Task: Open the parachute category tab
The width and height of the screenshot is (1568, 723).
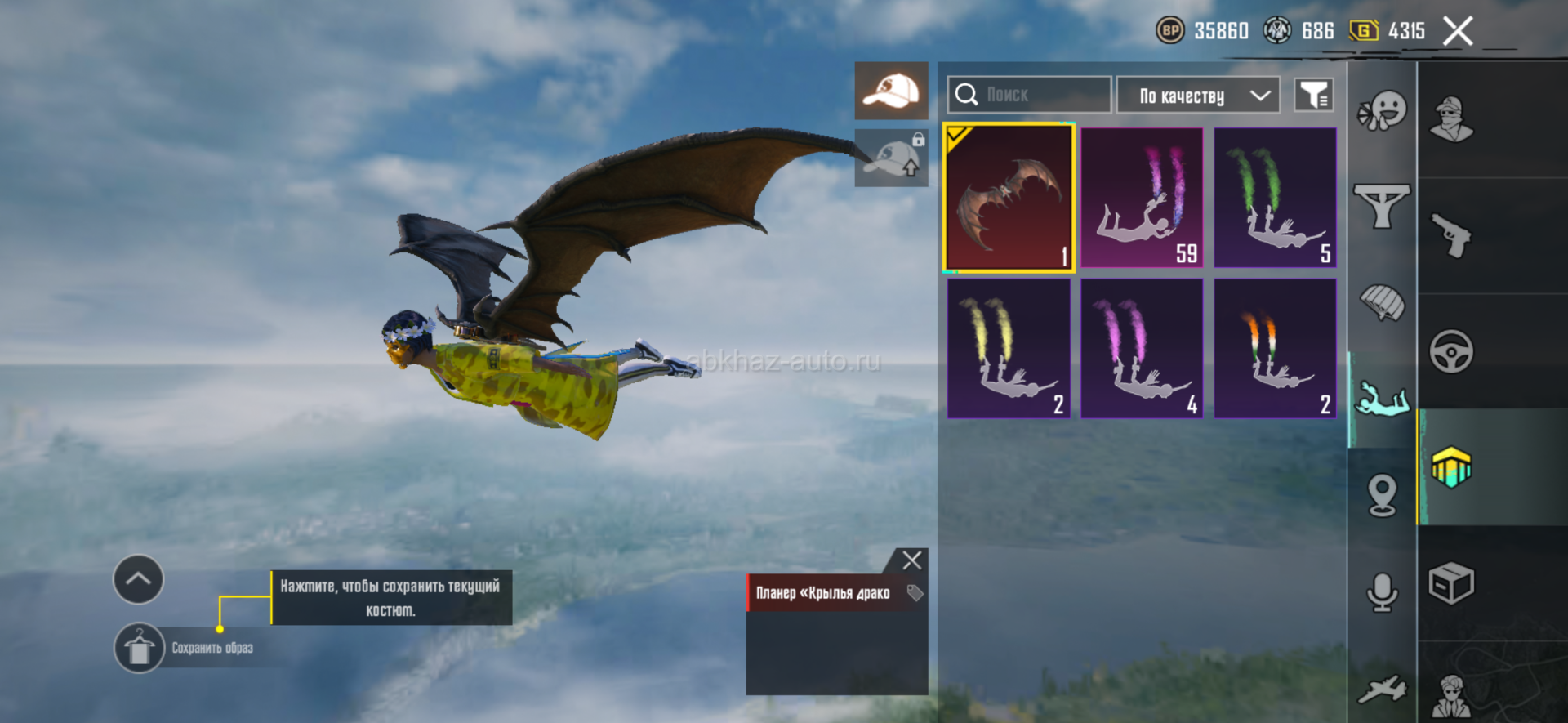Action: pos(1382,302)
